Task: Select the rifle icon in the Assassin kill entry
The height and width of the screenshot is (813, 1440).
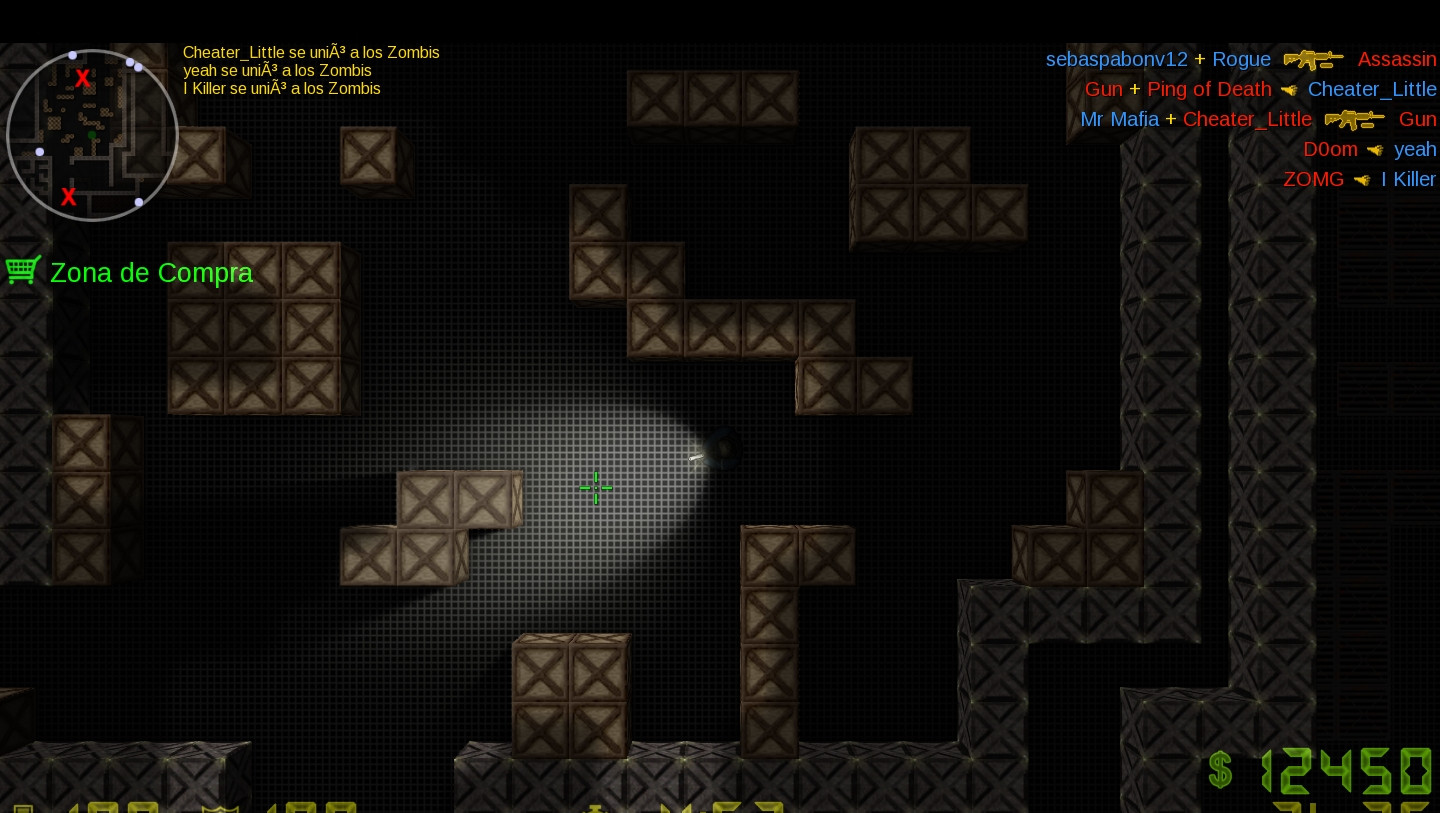Action: [x=1313, y=59]
